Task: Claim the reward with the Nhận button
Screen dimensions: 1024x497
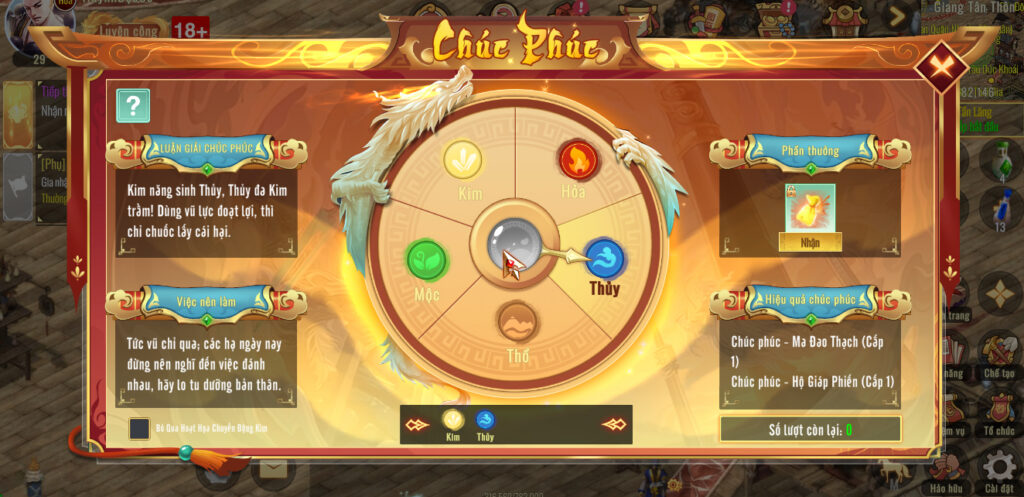Action: click(810, 241)
